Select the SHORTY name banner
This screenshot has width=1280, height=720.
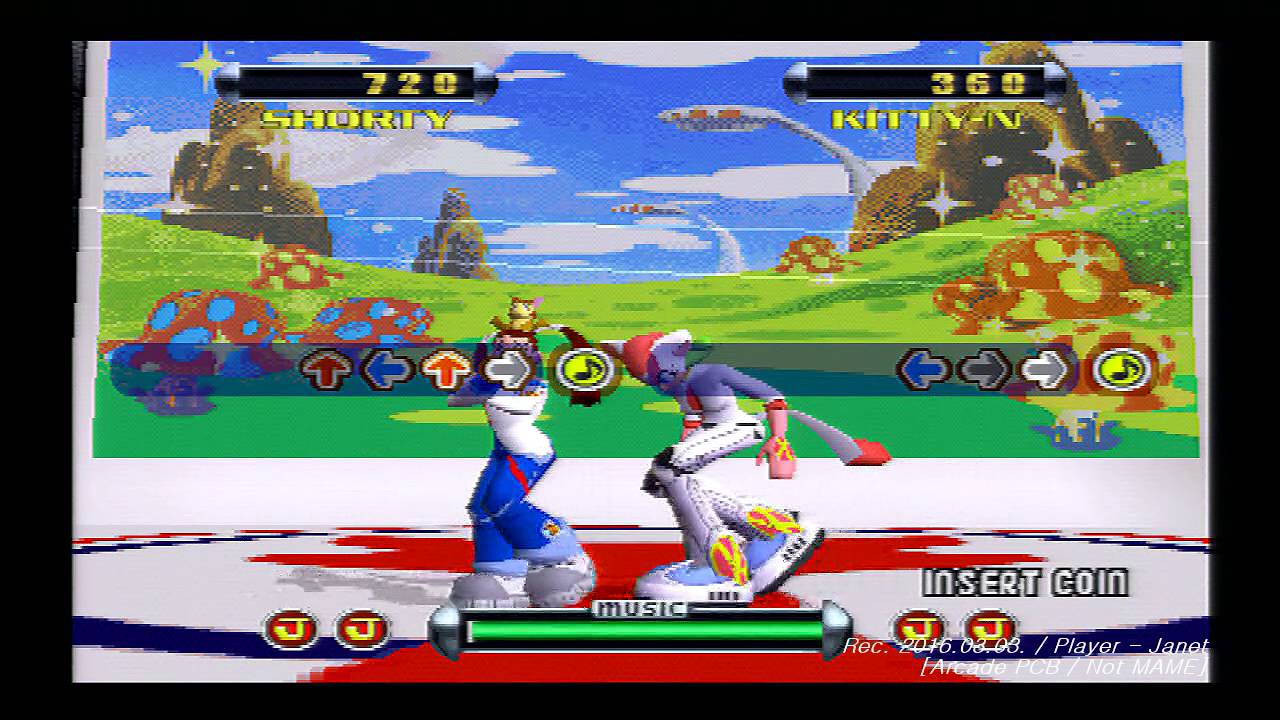[x=355, y=118]
